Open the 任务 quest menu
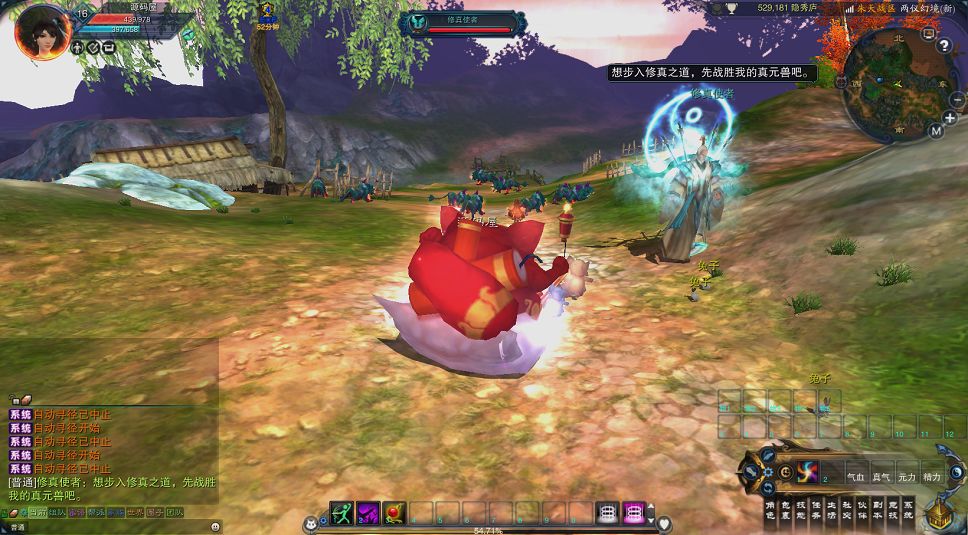Viewport: 968px width, 535px height. (816, 509)
